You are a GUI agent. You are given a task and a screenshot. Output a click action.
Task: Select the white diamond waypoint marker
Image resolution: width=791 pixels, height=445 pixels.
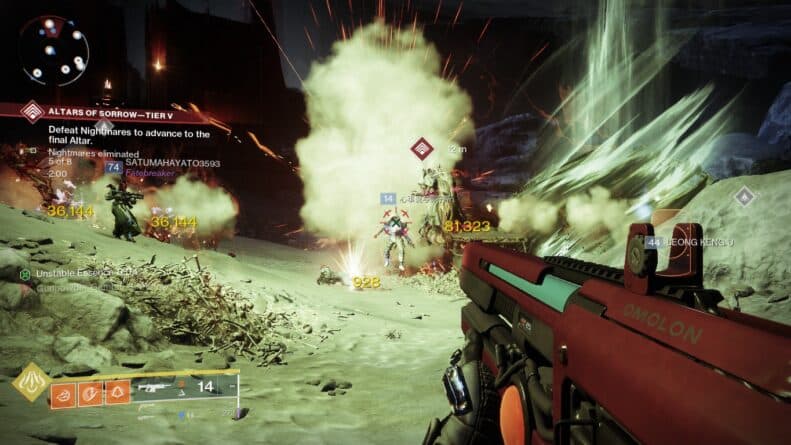pyautogui.click(x=744, y=197)
